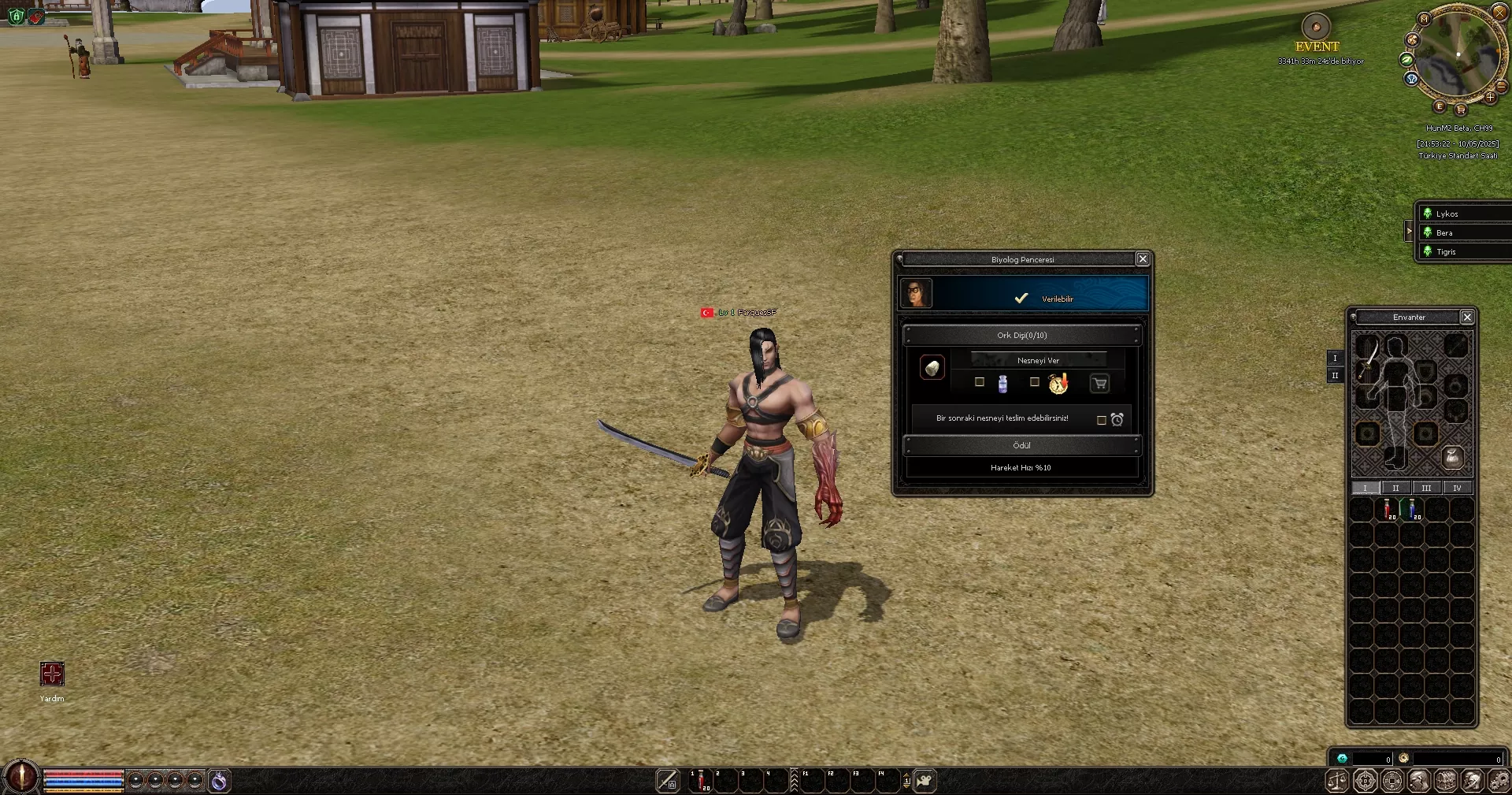The image size is (1512, 795).
Task: Tick the checkbox beside the potion bottle
Action: click(980, 382)
